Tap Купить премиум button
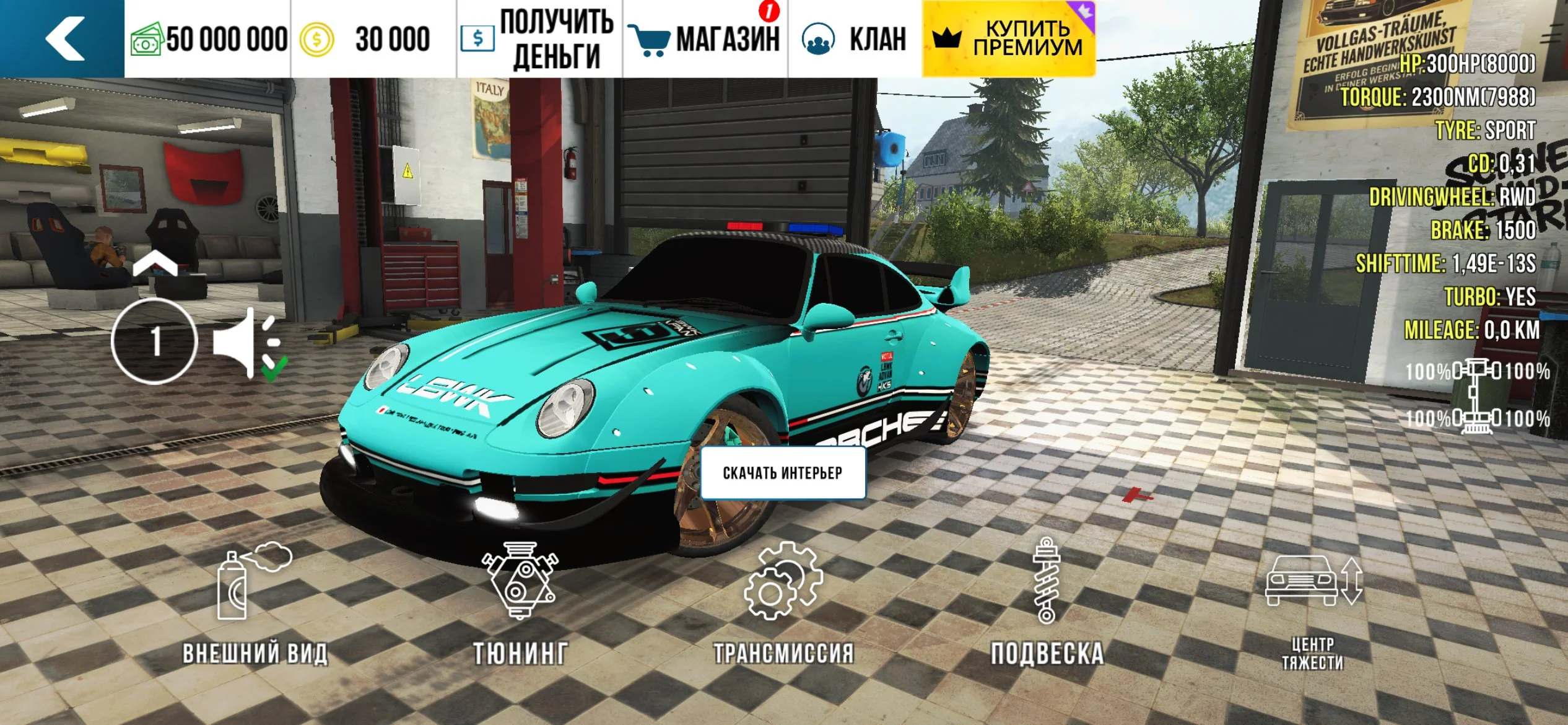 tap(1008, 38)
